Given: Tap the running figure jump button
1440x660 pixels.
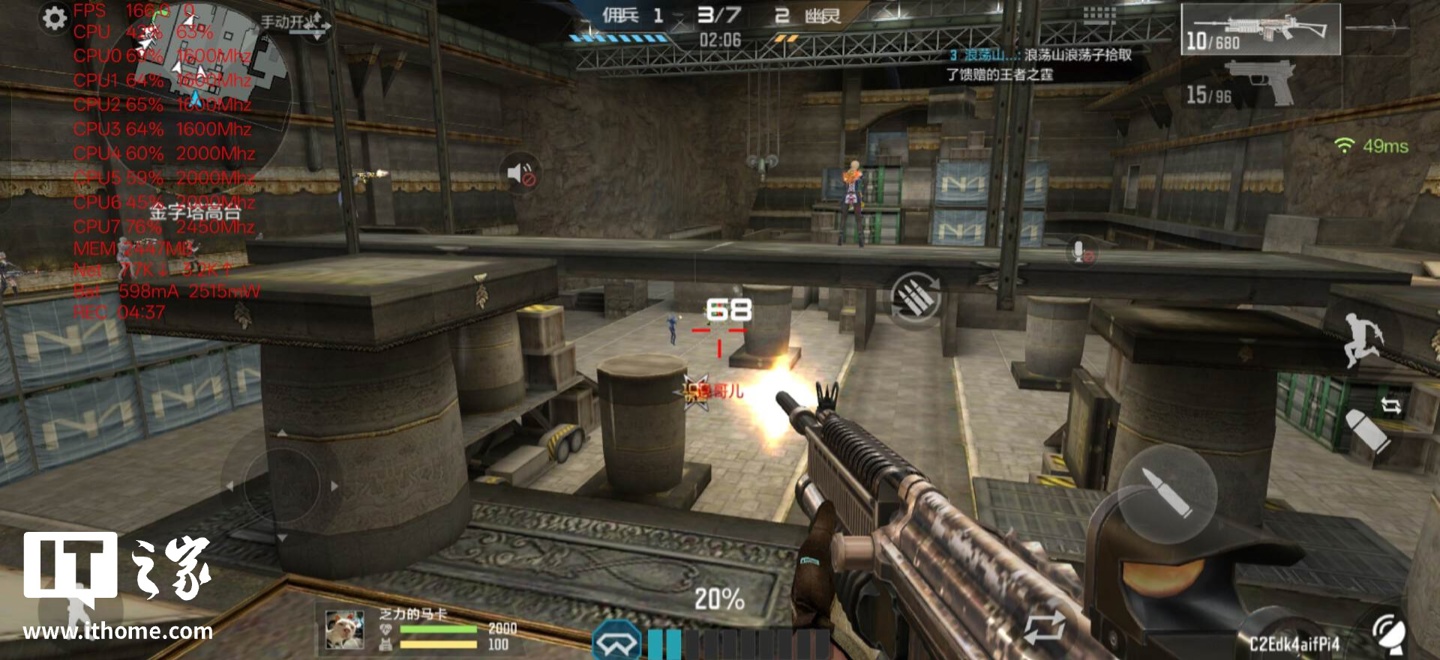Looking at the screenshot, I should point(1364,337).
